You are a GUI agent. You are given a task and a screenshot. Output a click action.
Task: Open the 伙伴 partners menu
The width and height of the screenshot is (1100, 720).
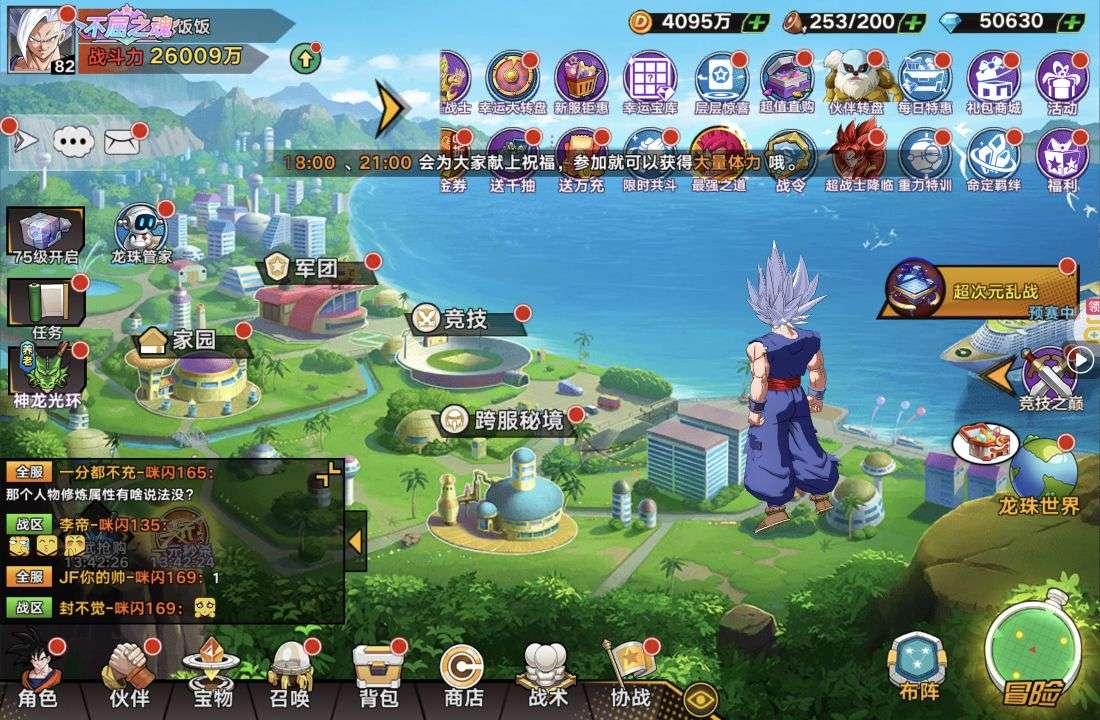point(128,675)
